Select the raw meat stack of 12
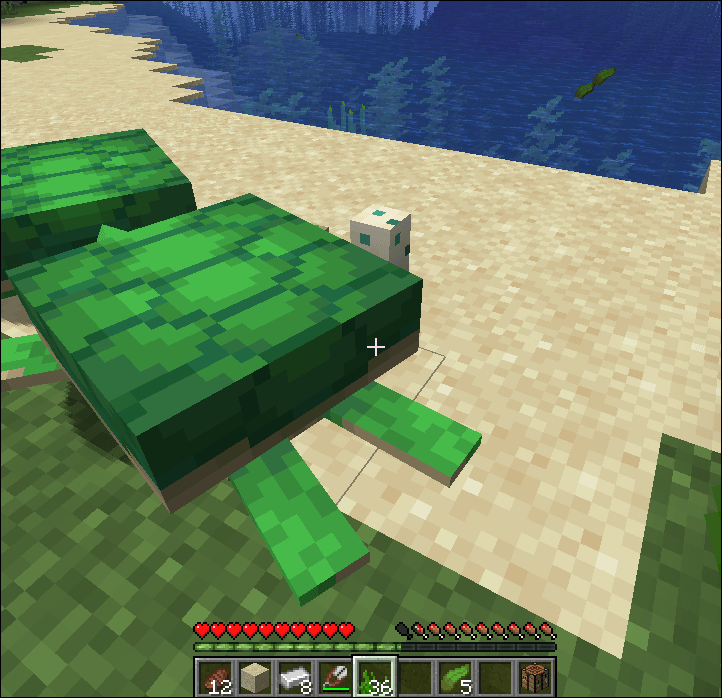 (x=213, y=676)
